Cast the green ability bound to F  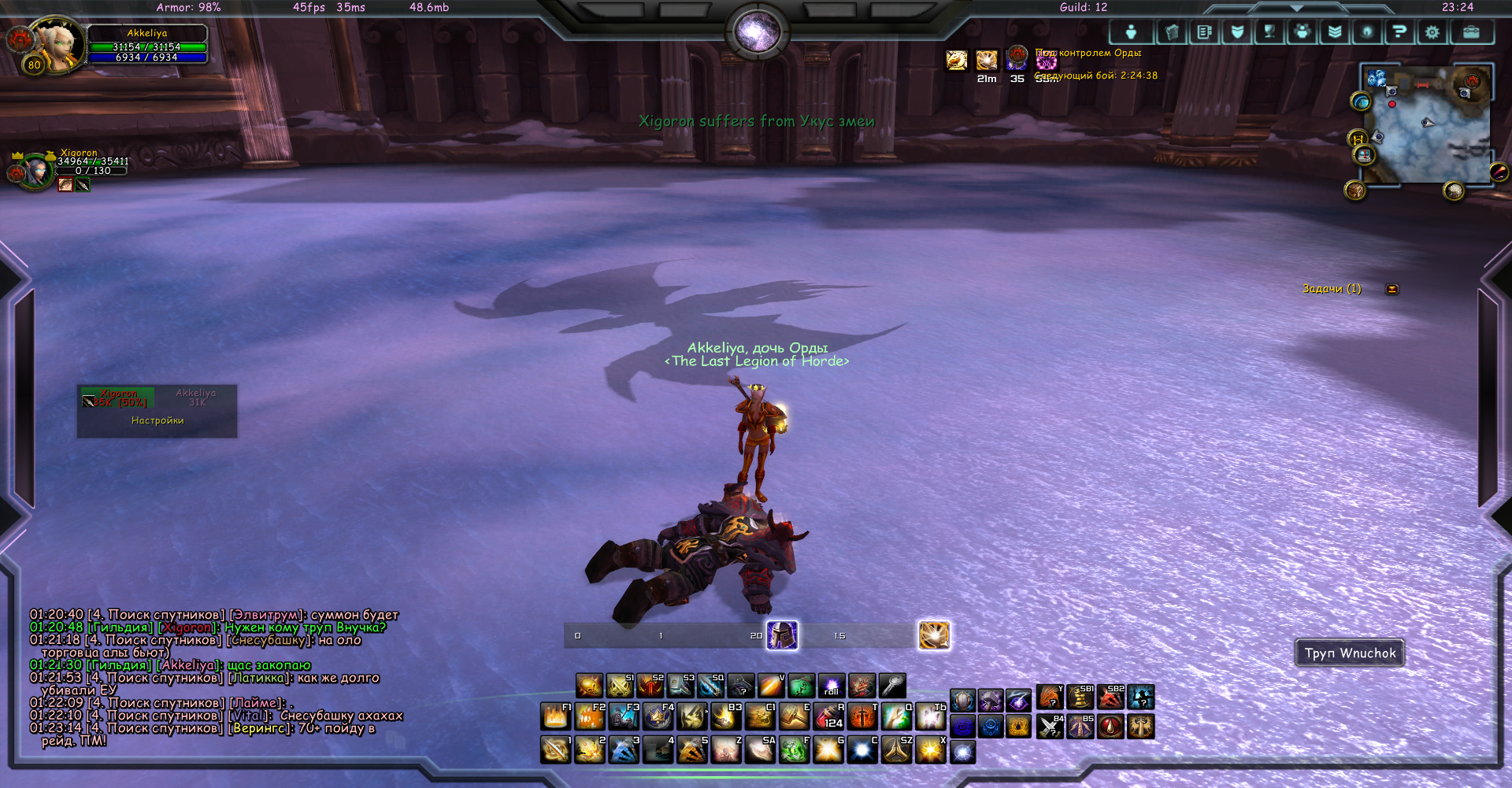point(795,749)
